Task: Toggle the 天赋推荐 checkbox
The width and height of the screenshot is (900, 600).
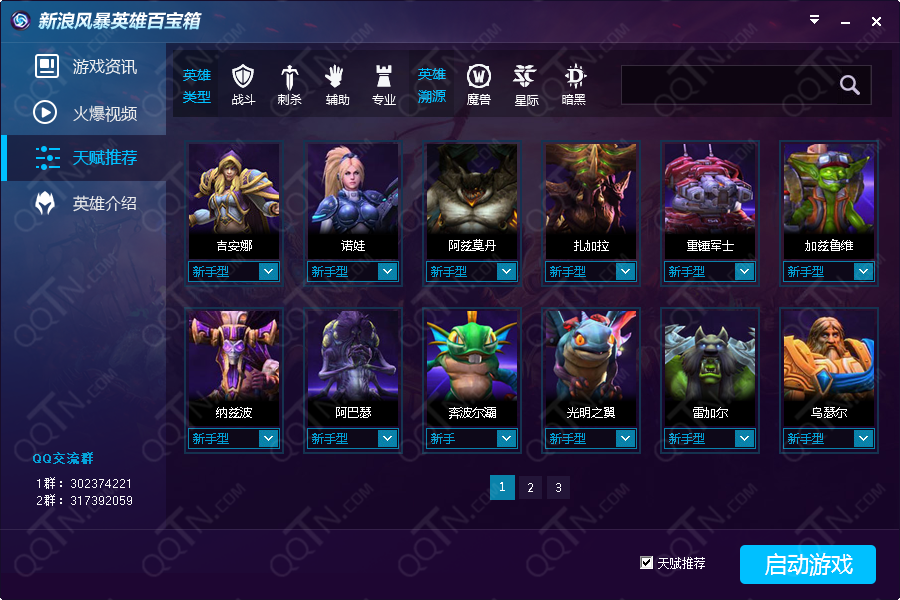Action: 647,563
